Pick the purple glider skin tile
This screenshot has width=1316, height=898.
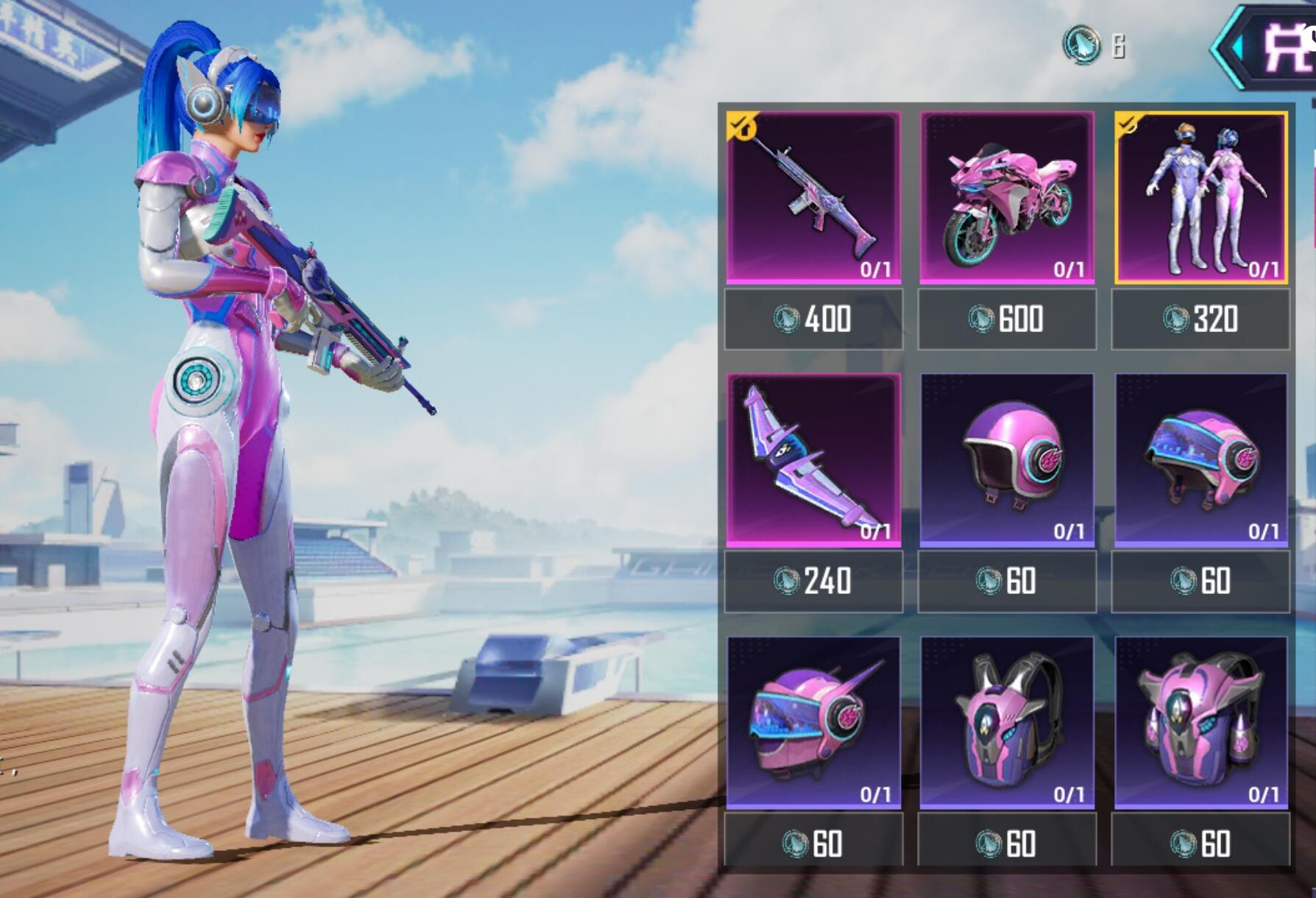(x=813, y=460)
